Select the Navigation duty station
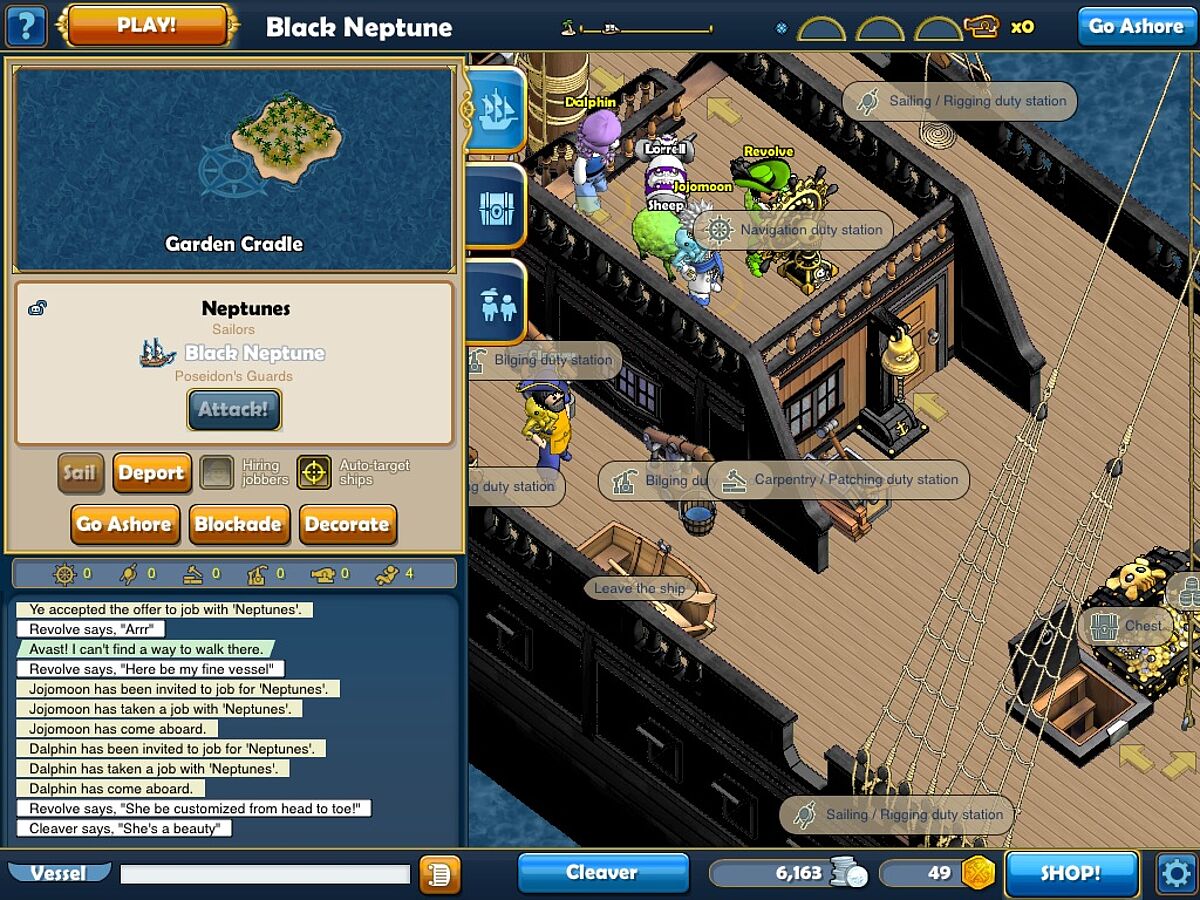Screen dimensions: 1200x900 (x=794, y=230)
